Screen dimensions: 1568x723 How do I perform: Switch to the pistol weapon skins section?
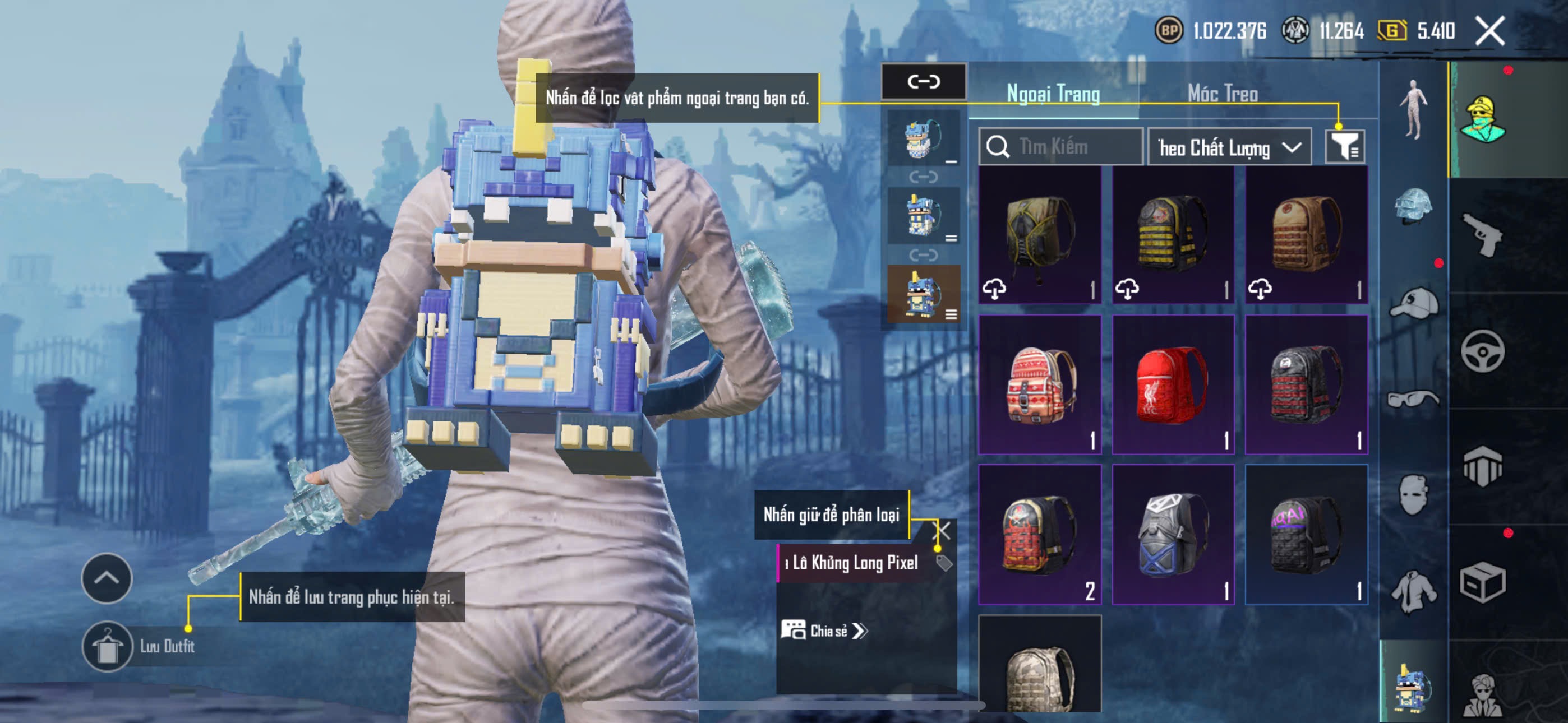tap(1483, 235)
